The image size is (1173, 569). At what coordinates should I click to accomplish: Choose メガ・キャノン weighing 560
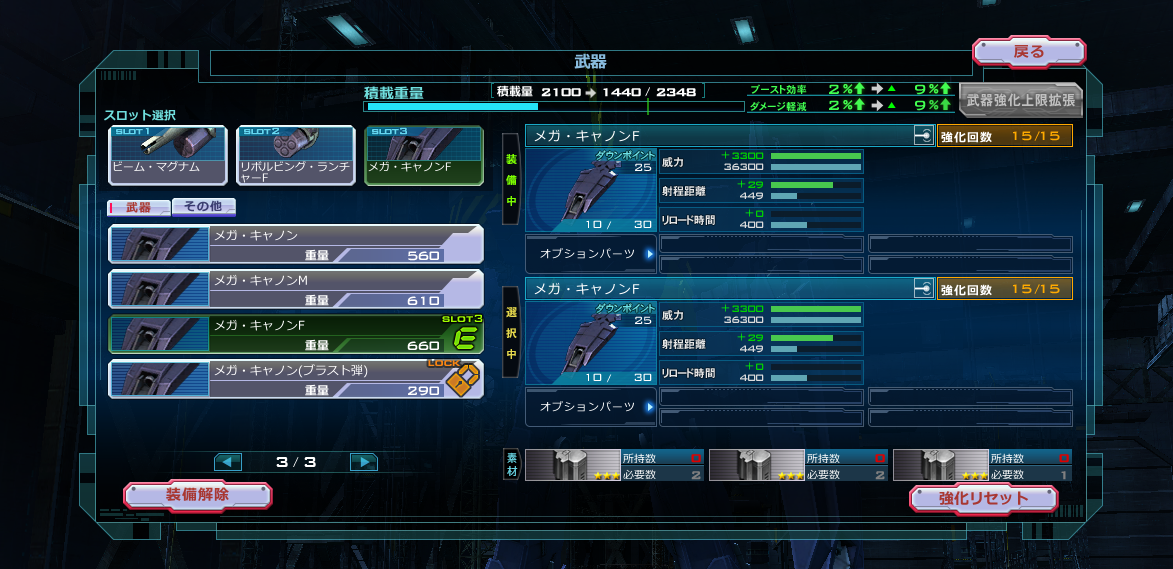pyautogui.click(x=295, y=244)
